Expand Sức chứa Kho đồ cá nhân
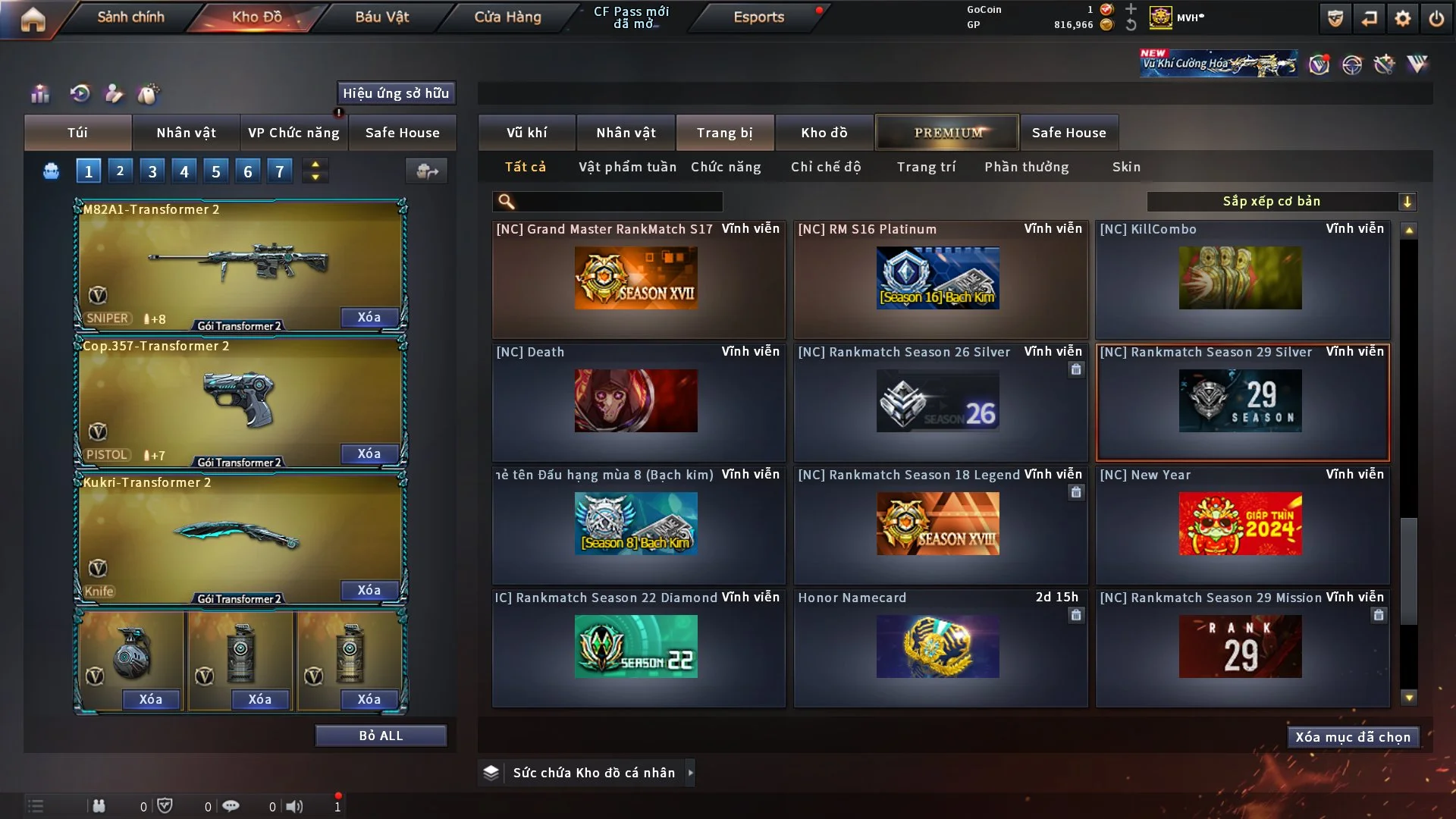Screen dimensions: 1456x819 690,773
